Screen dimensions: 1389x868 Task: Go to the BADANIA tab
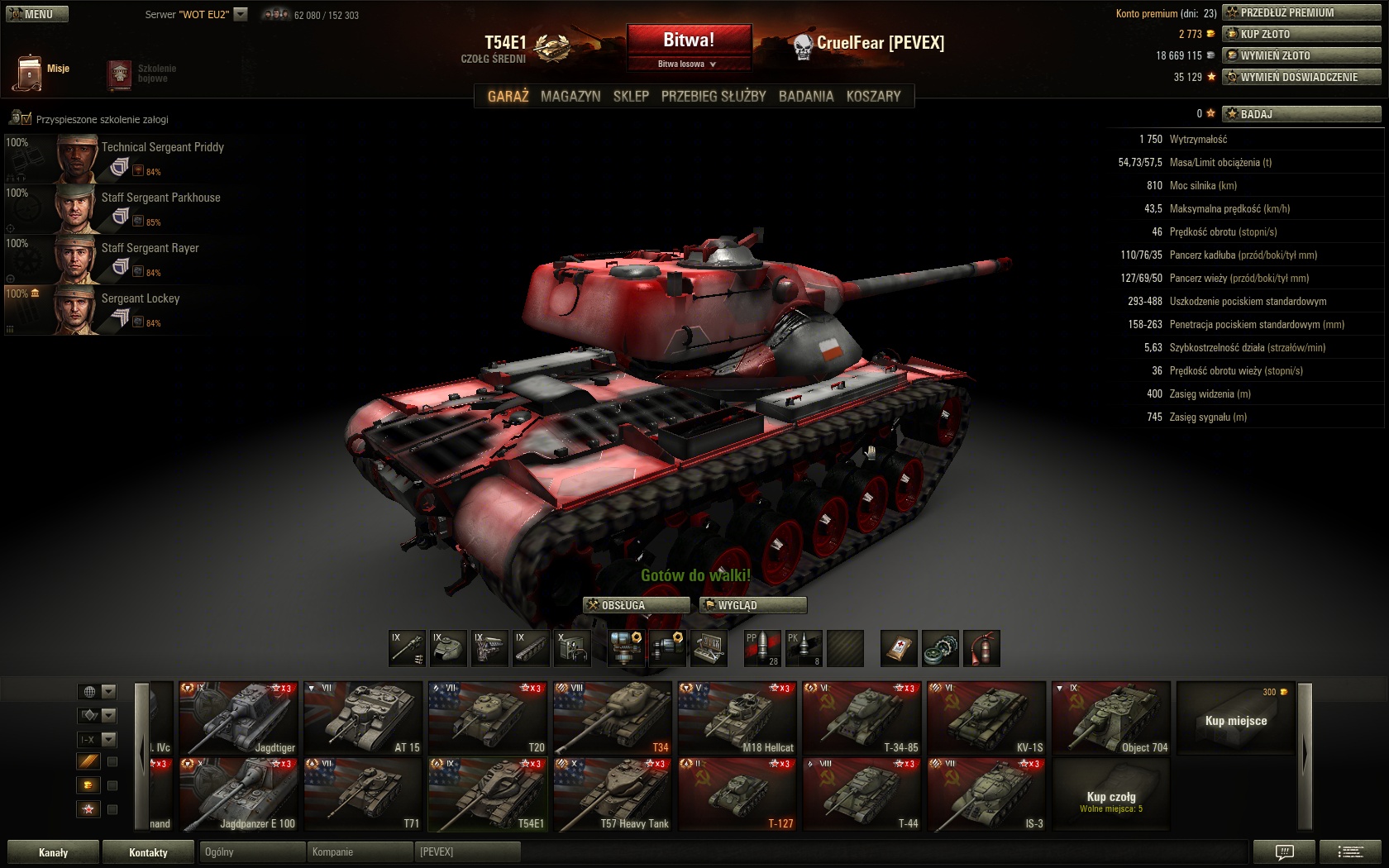[x=806, y=96]
